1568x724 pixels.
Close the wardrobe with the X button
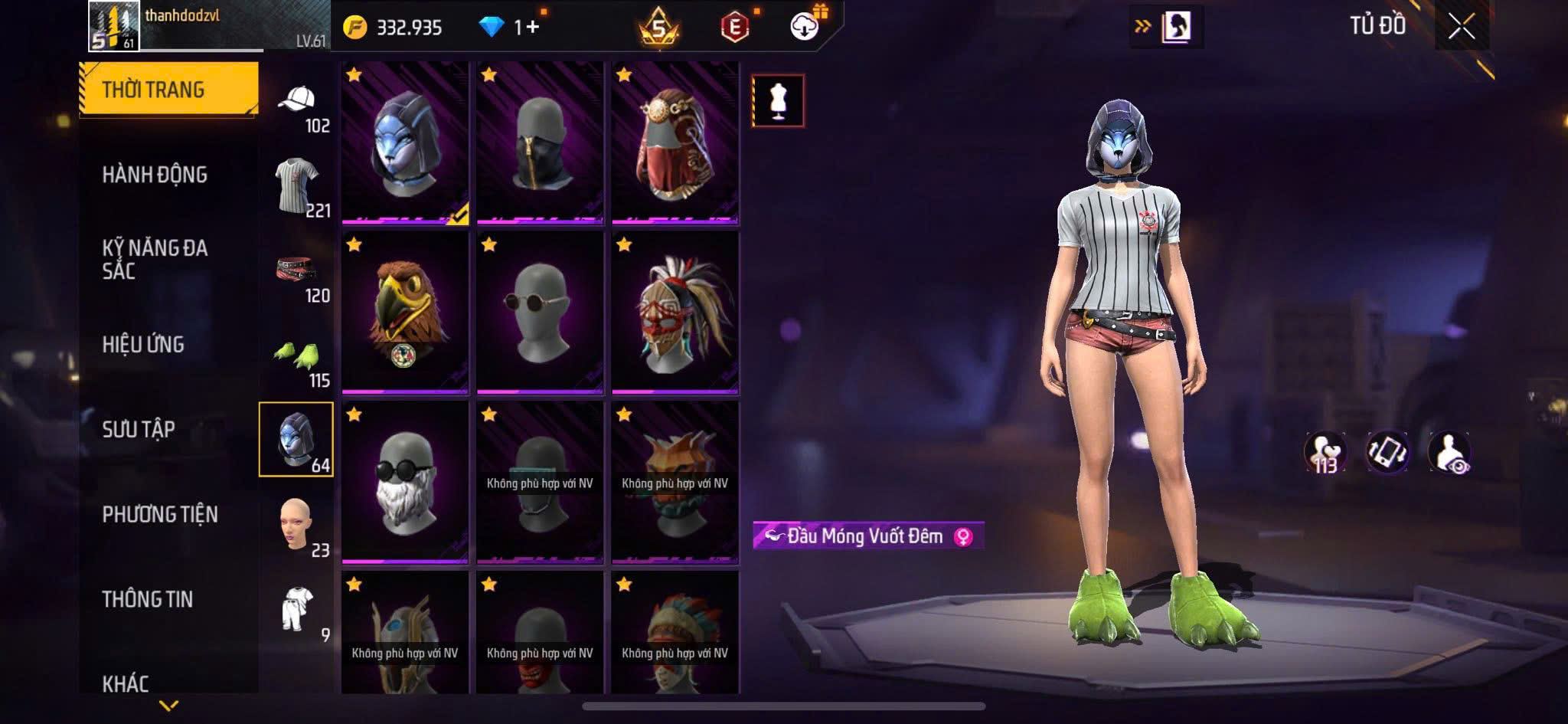pyautogui.click(x=1461, y=28)
